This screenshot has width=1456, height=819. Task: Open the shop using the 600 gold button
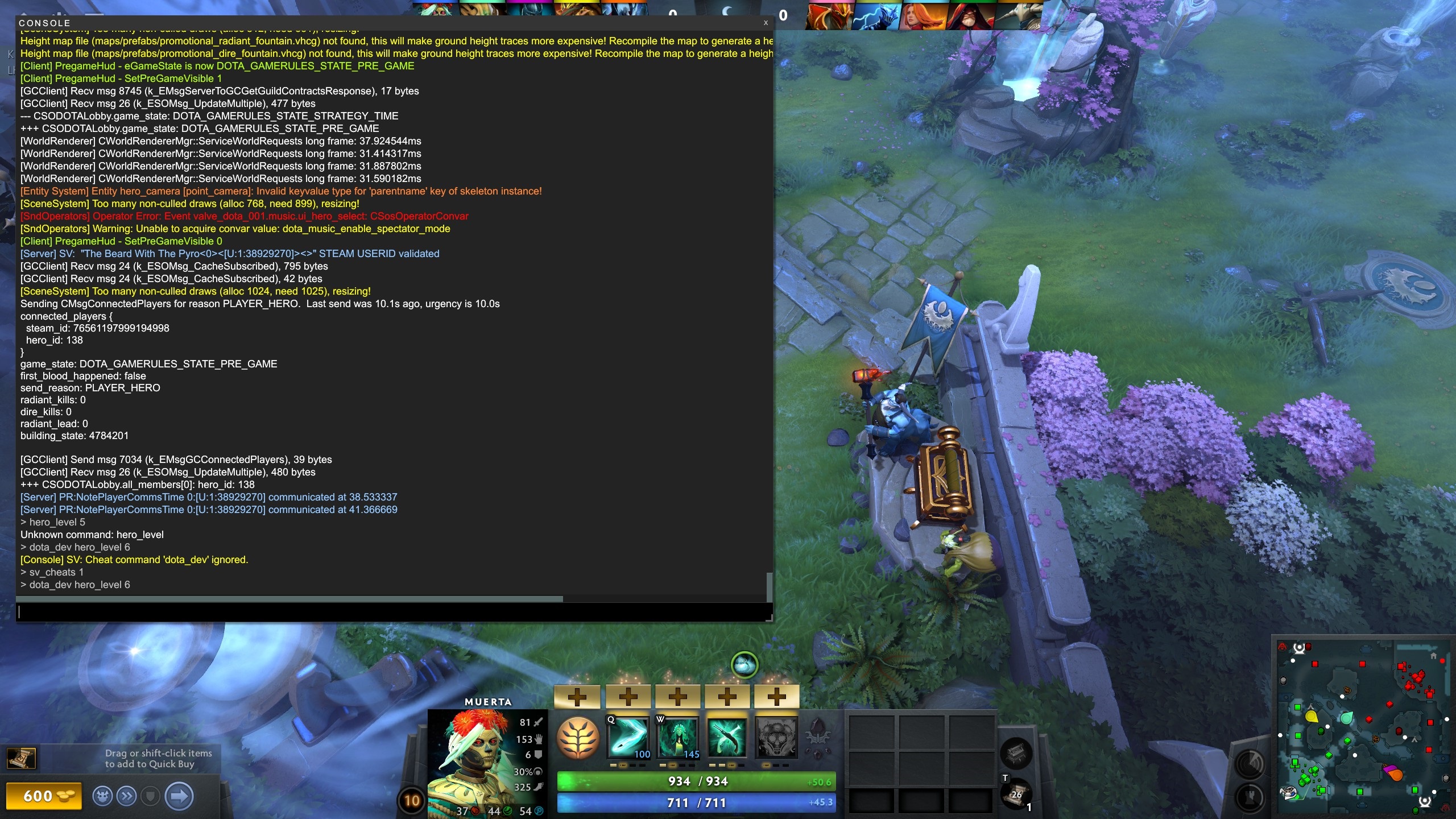click(45, 797)
